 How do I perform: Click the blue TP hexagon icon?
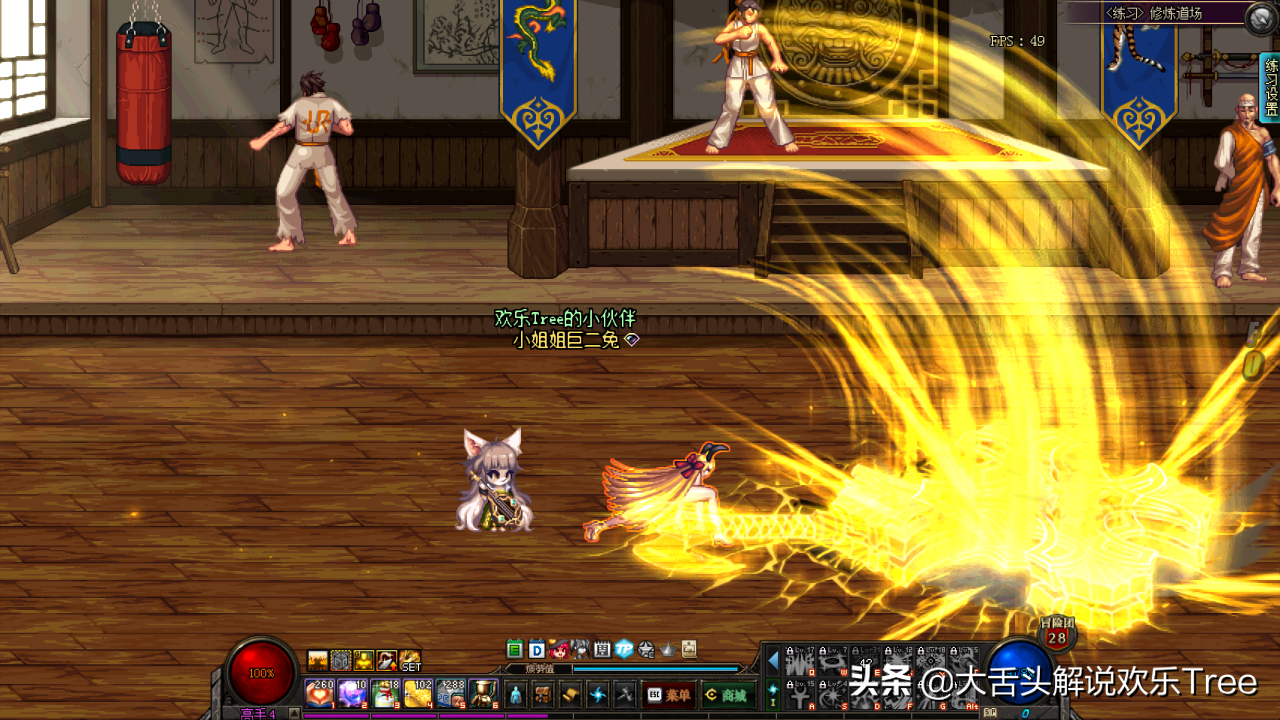click(624, 649)
